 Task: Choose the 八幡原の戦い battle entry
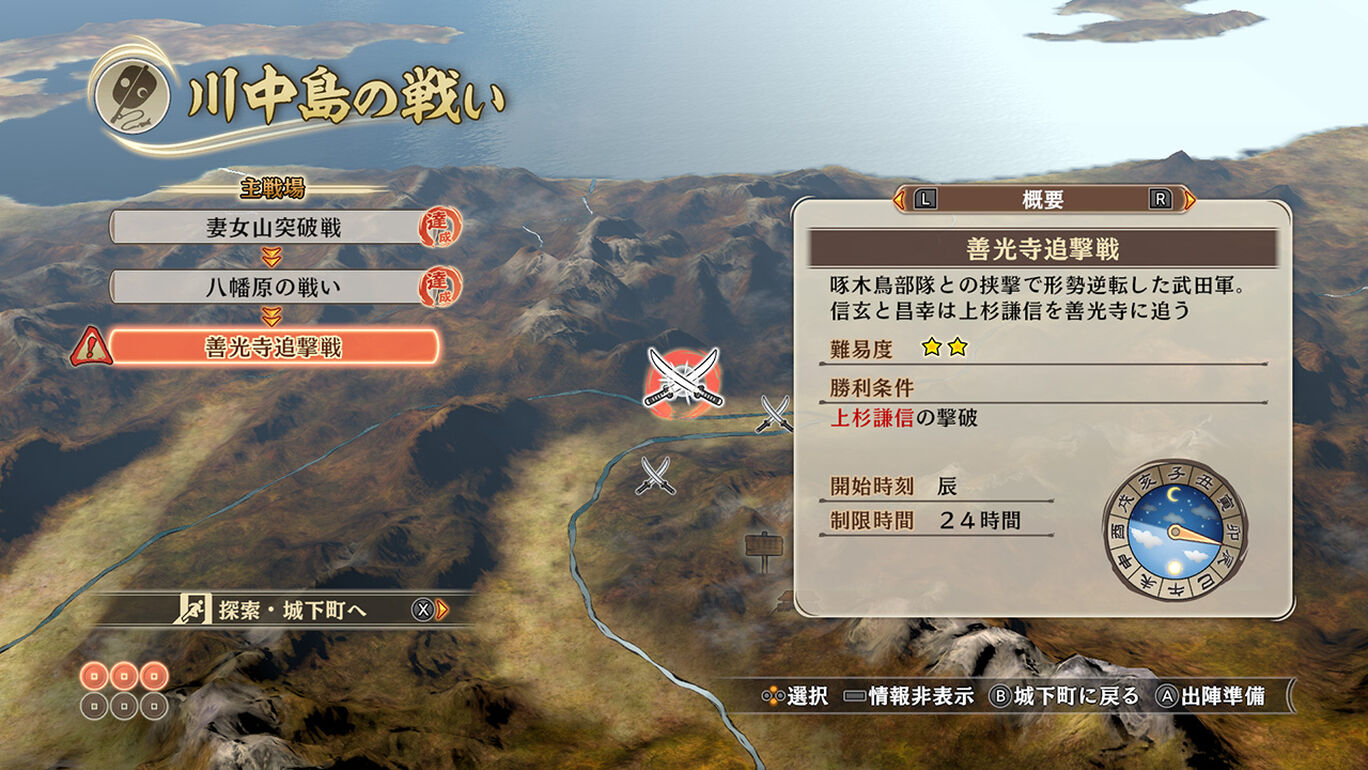[273, 288]
